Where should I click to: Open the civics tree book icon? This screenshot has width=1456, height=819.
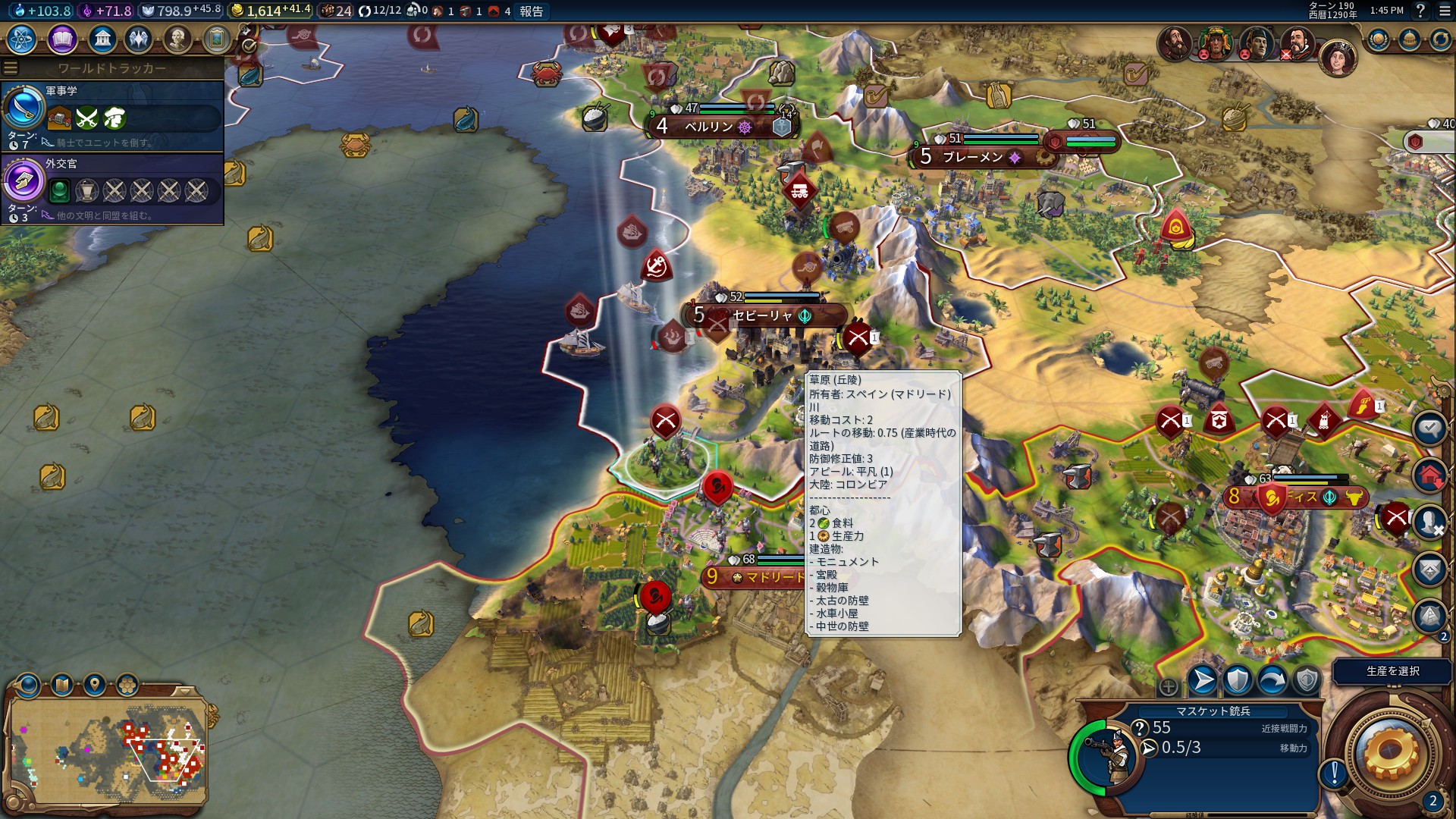click(62, 39)
